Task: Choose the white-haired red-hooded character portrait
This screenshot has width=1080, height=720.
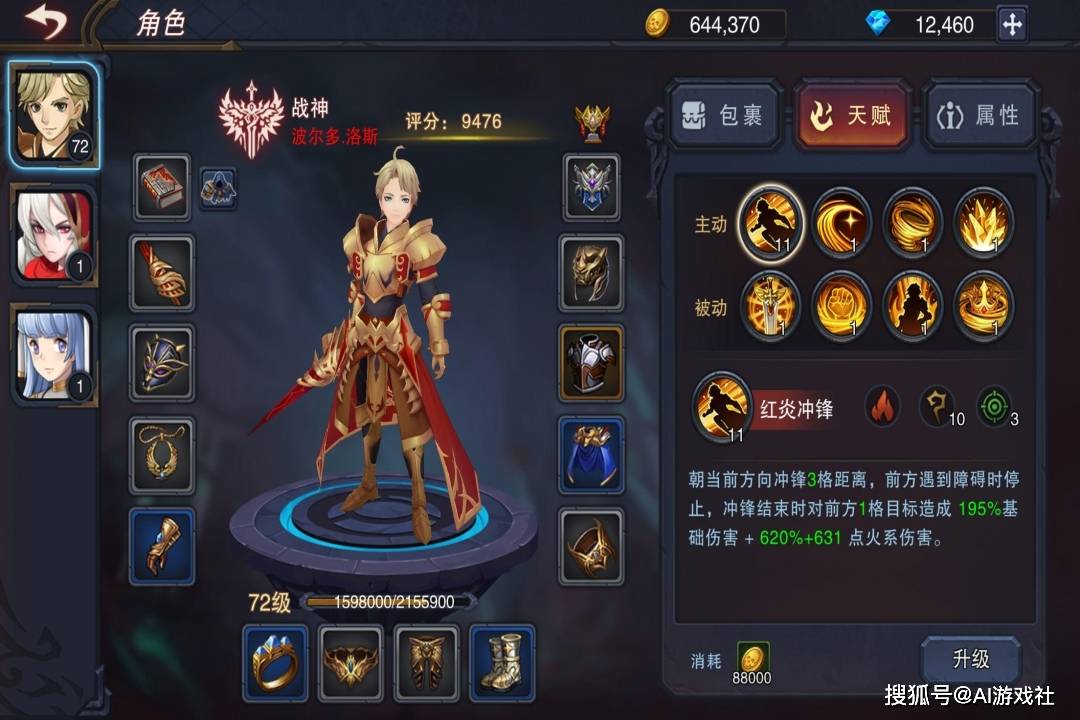Action: pyautogui.click(x=54, y=236)
